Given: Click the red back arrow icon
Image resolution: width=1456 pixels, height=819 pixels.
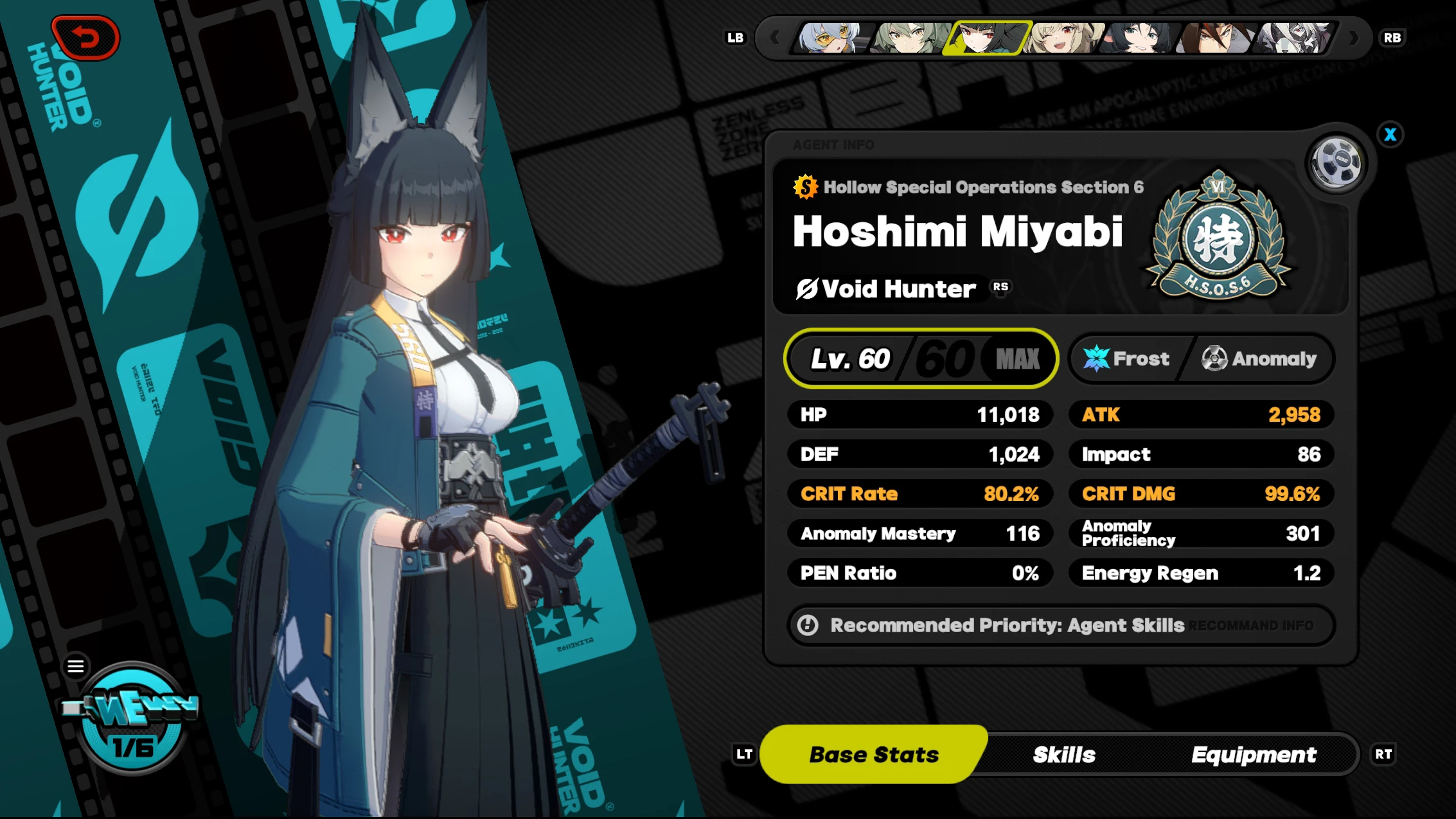Looking at the screenshot, I should [85, 37].
